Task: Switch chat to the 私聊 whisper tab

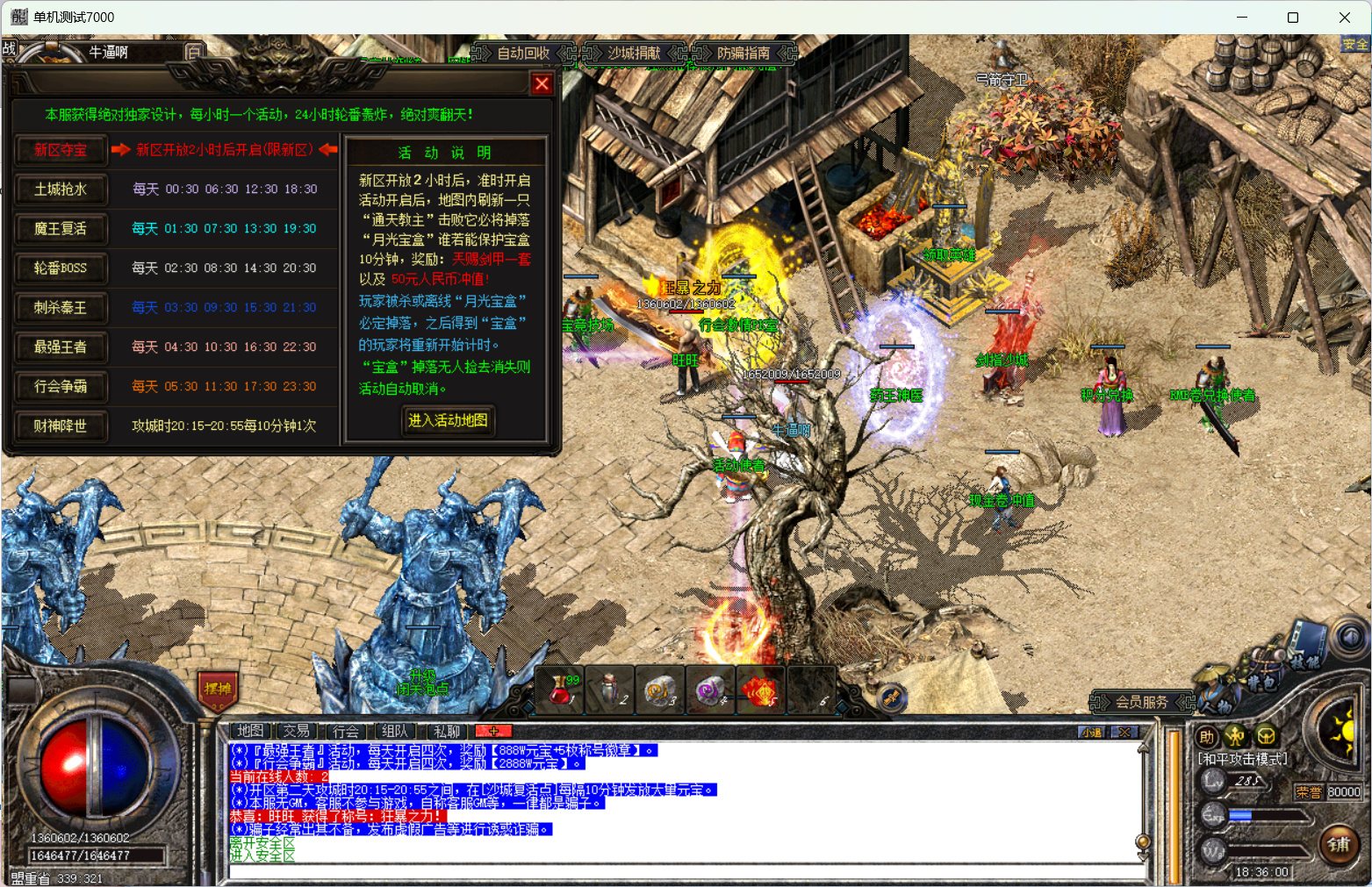Action: (446, 731)
